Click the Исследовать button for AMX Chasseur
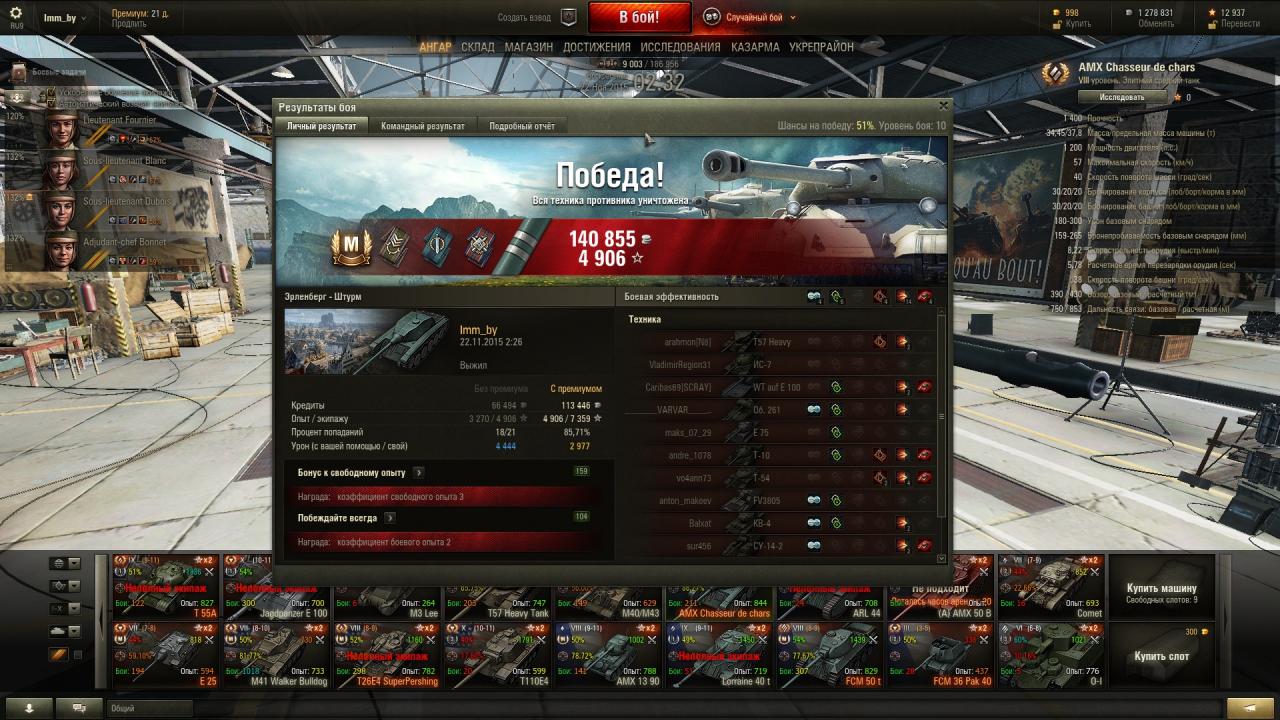The width and height of the screenshot is (1280, 720). pyautogui.click(x=1122, y=97)
